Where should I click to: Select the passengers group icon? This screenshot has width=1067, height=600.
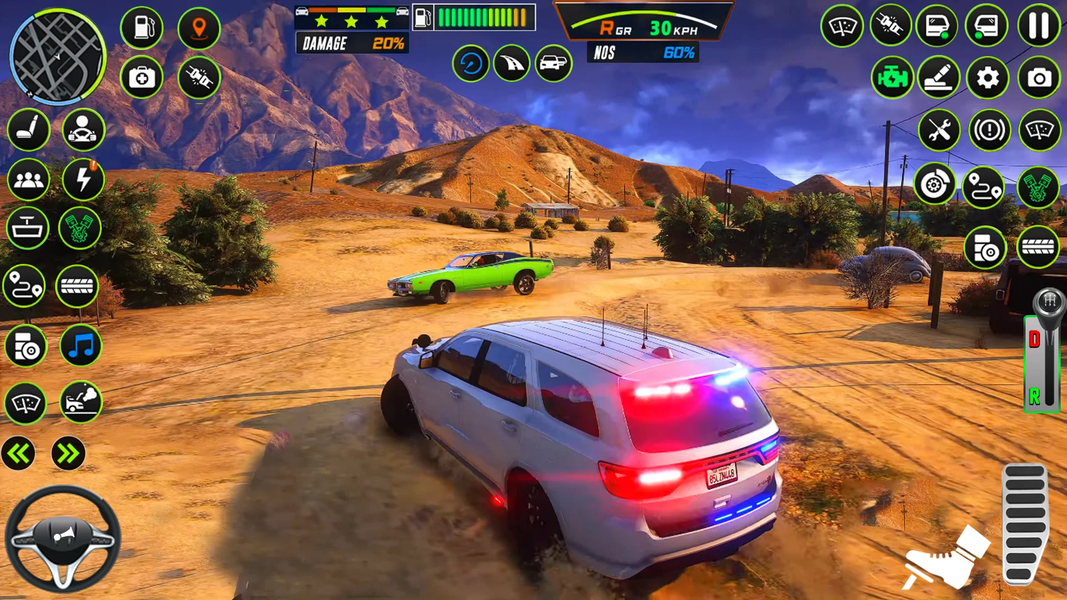pyautogui.click(x=28, y=179)
